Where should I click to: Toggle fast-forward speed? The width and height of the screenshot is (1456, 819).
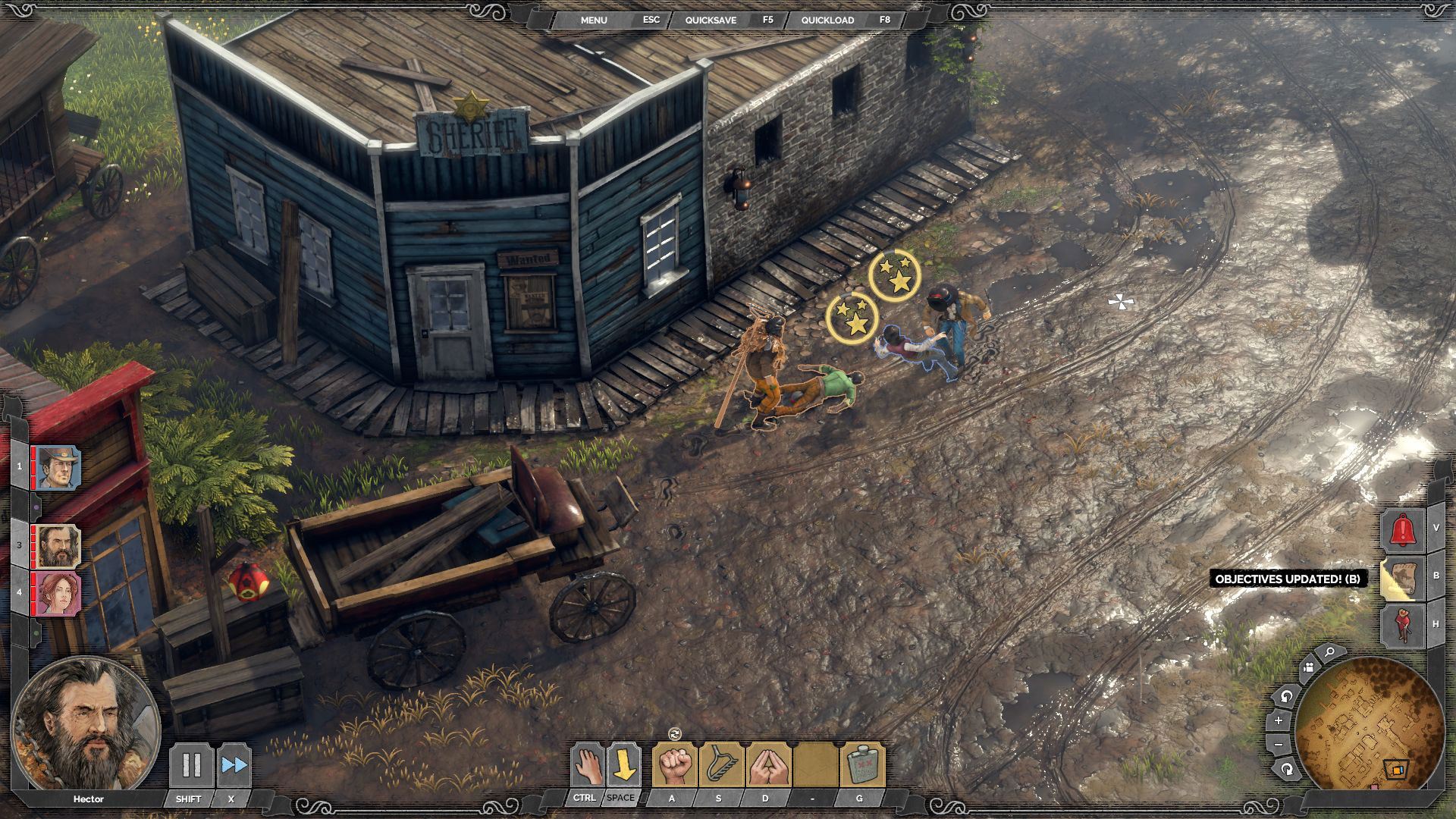(234, 765)
